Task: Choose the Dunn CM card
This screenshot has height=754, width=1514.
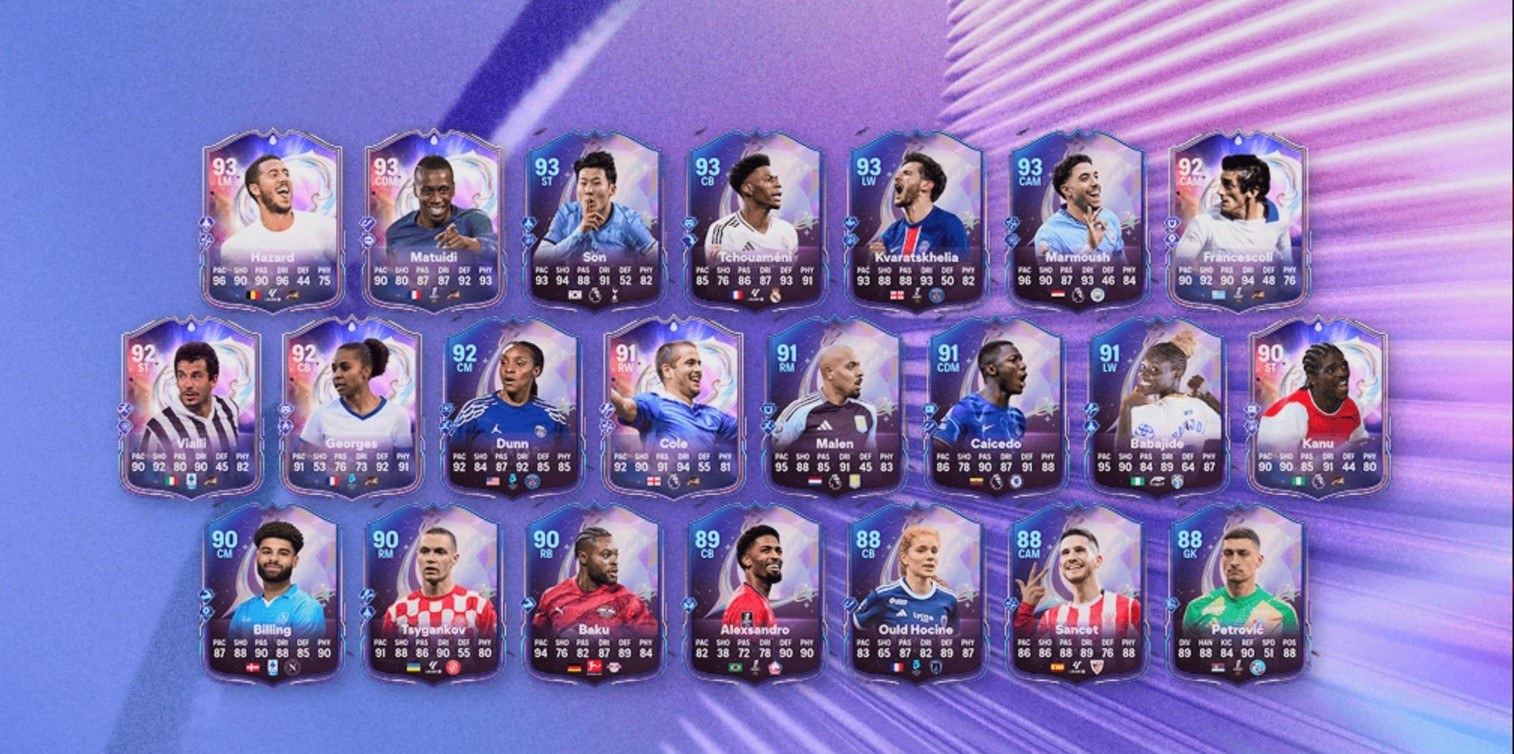Action: (512, 407)
